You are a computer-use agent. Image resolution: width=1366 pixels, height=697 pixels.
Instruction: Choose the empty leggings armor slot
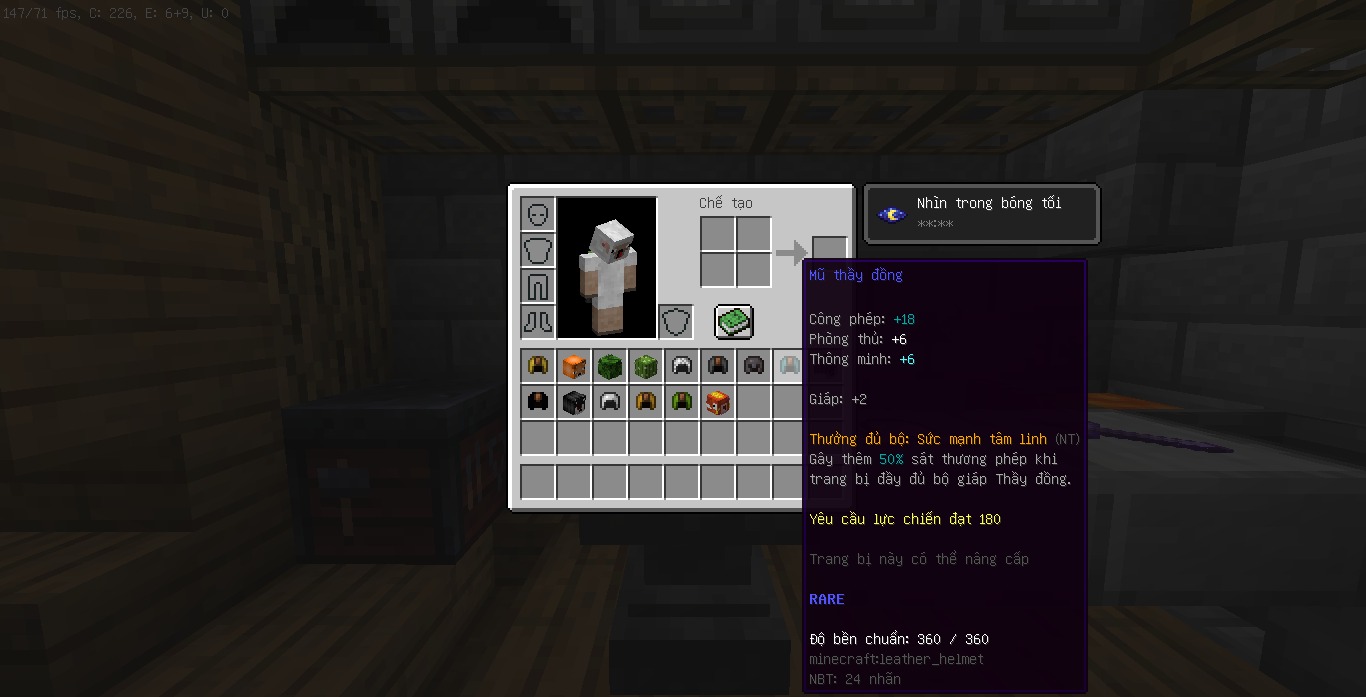coord(538,286)
